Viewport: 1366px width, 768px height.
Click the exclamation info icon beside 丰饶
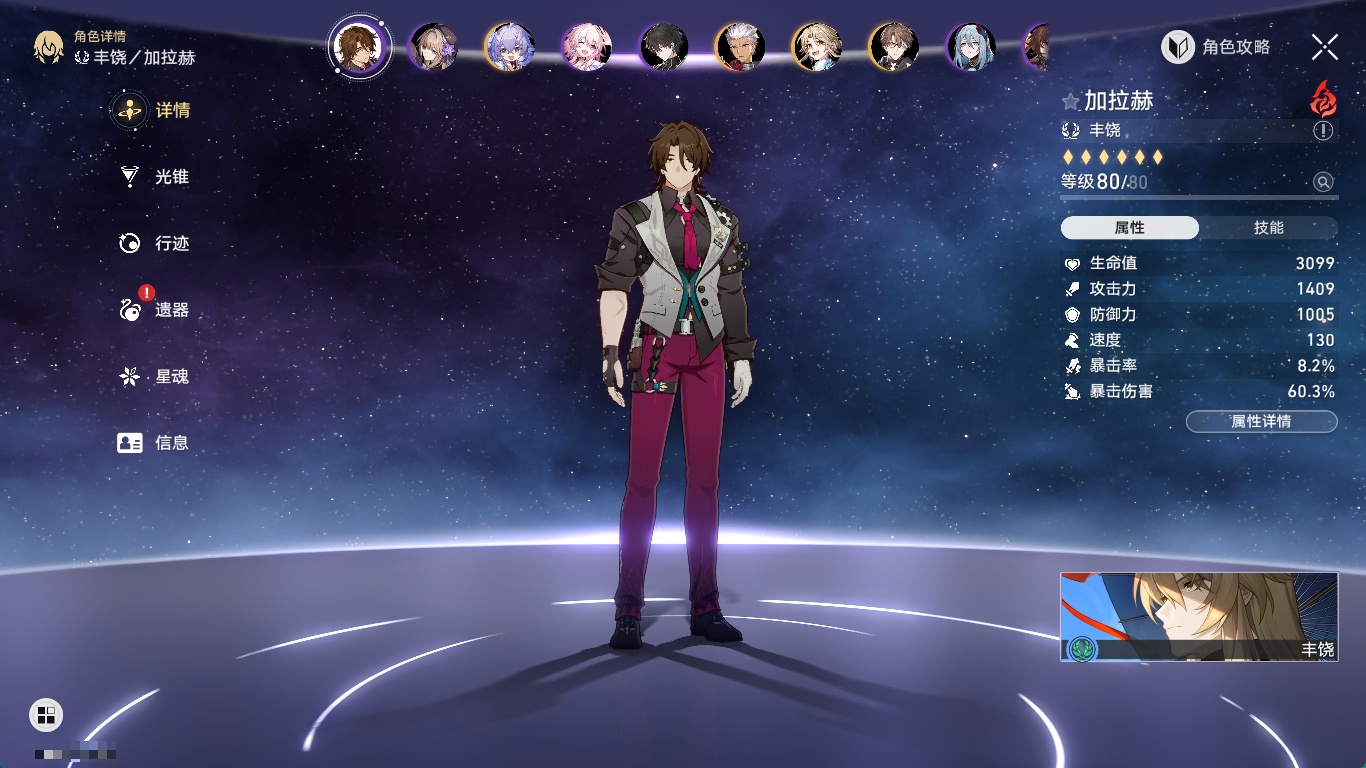1323,131
